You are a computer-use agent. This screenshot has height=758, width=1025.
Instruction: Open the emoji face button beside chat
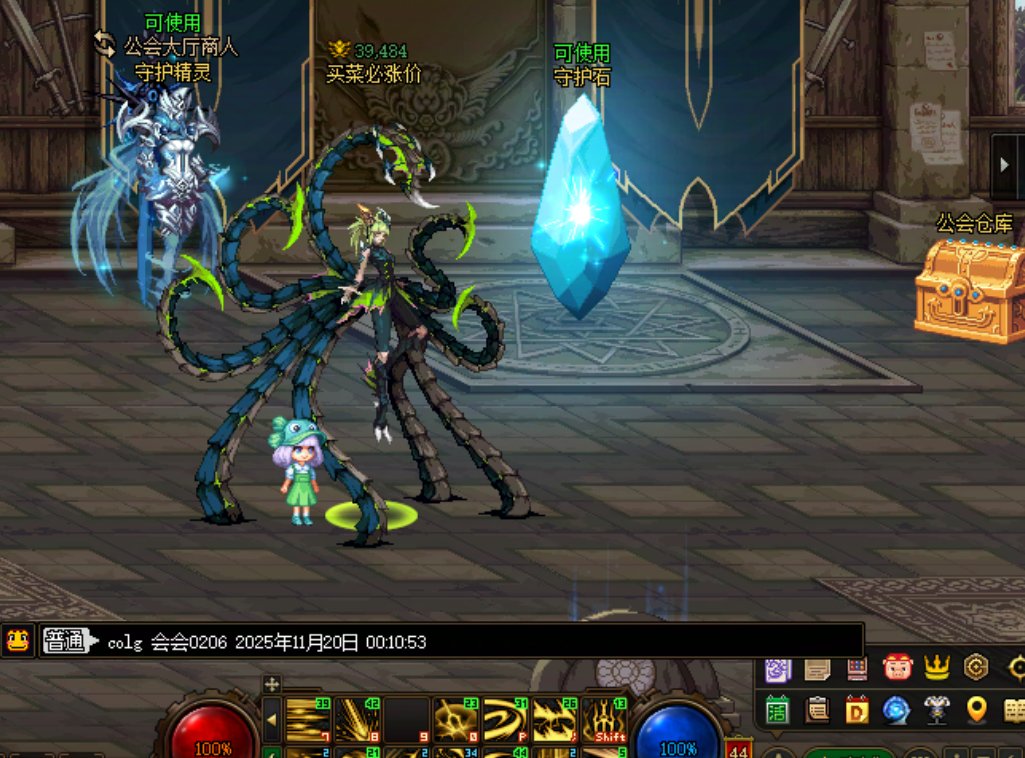(17, 640)
